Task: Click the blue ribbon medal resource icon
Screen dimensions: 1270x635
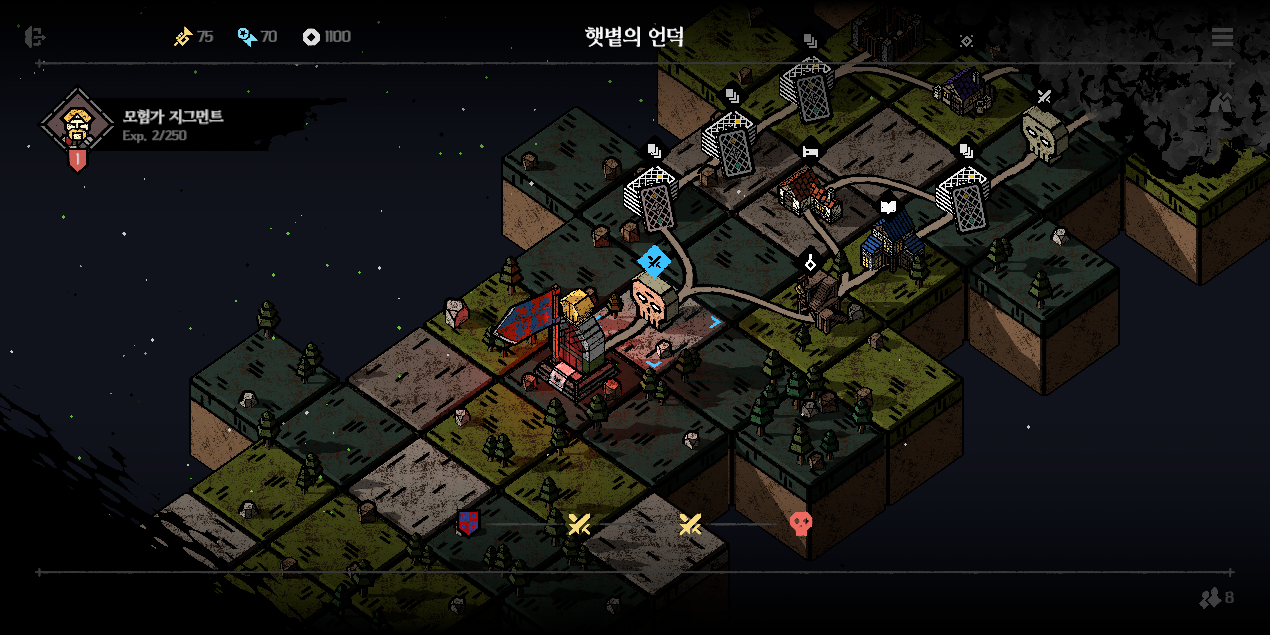Action: click(246, 37)
